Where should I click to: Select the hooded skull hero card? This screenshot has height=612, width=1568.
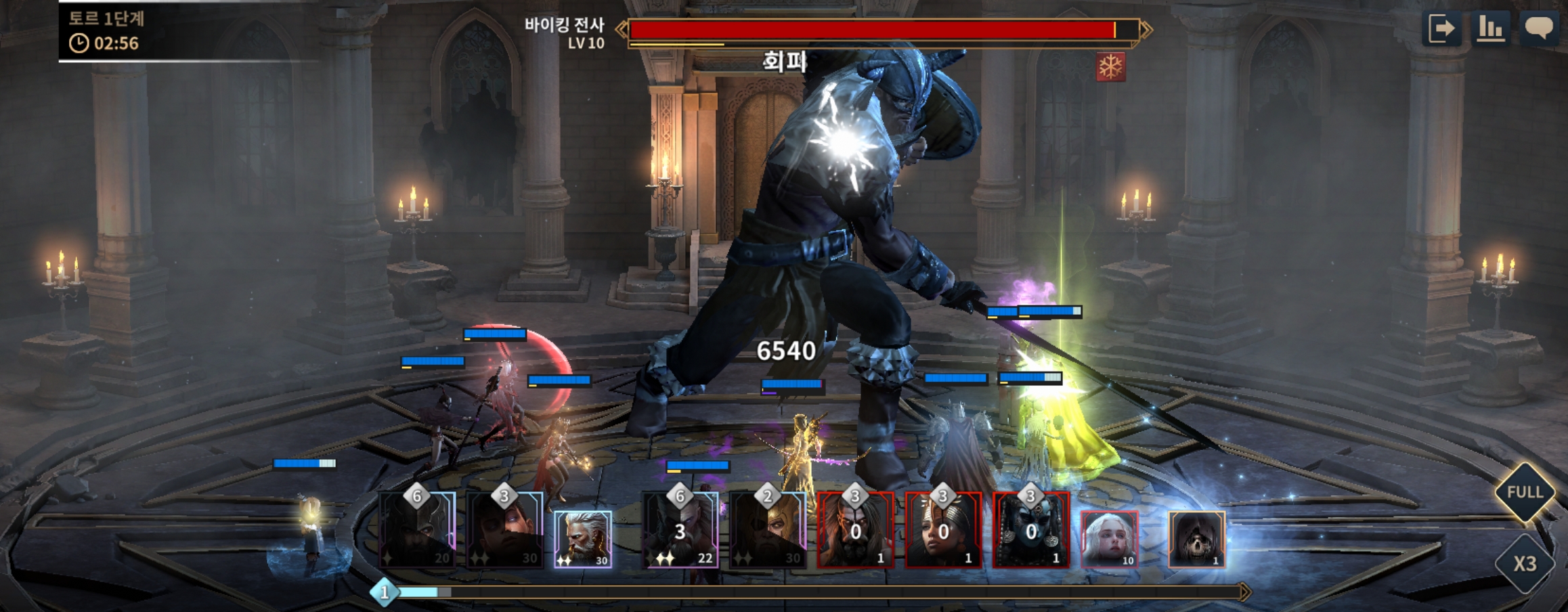tap(1196, 538)
